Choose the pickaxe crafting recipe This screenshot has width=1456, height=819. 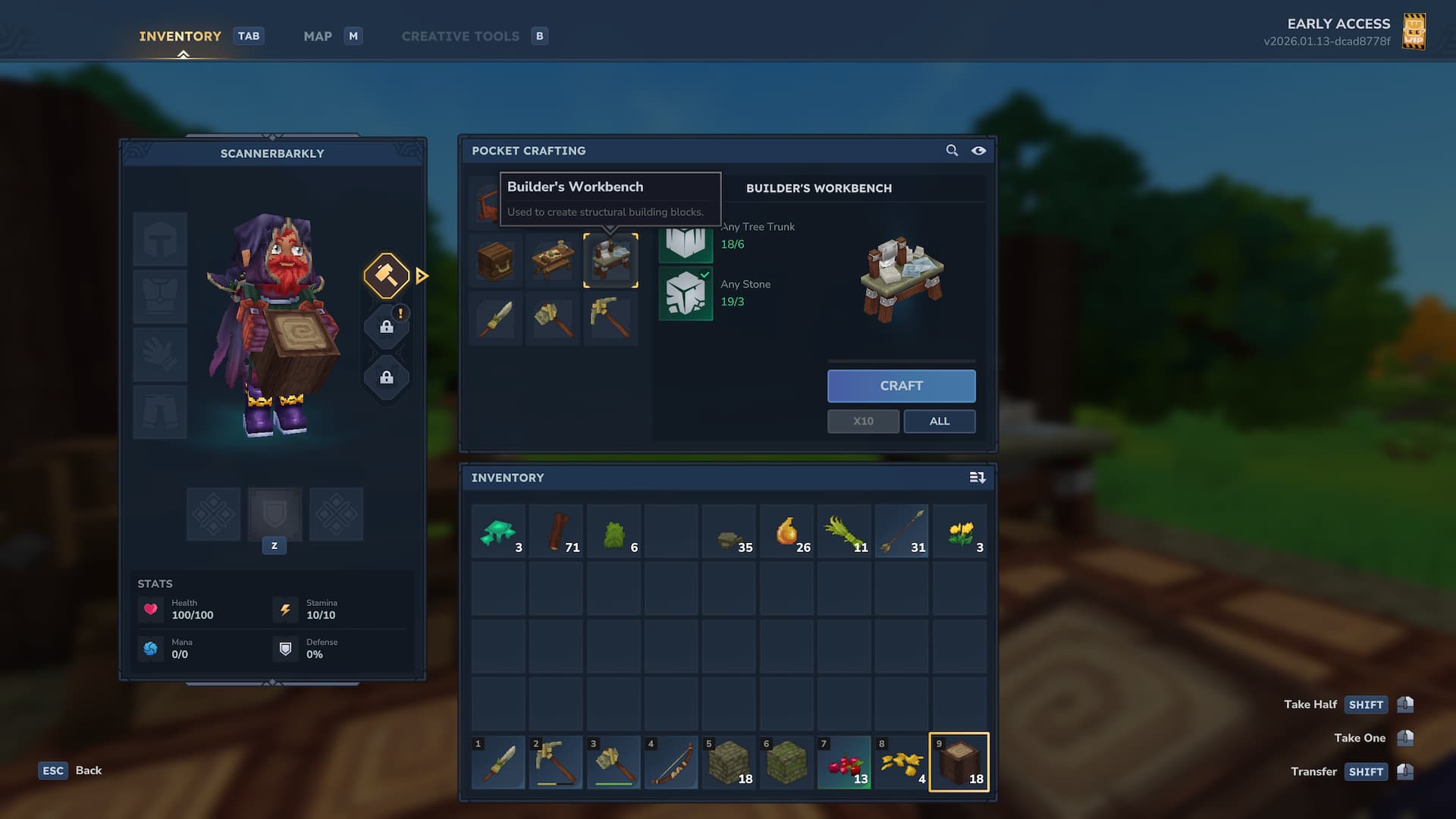click(610, 318)
